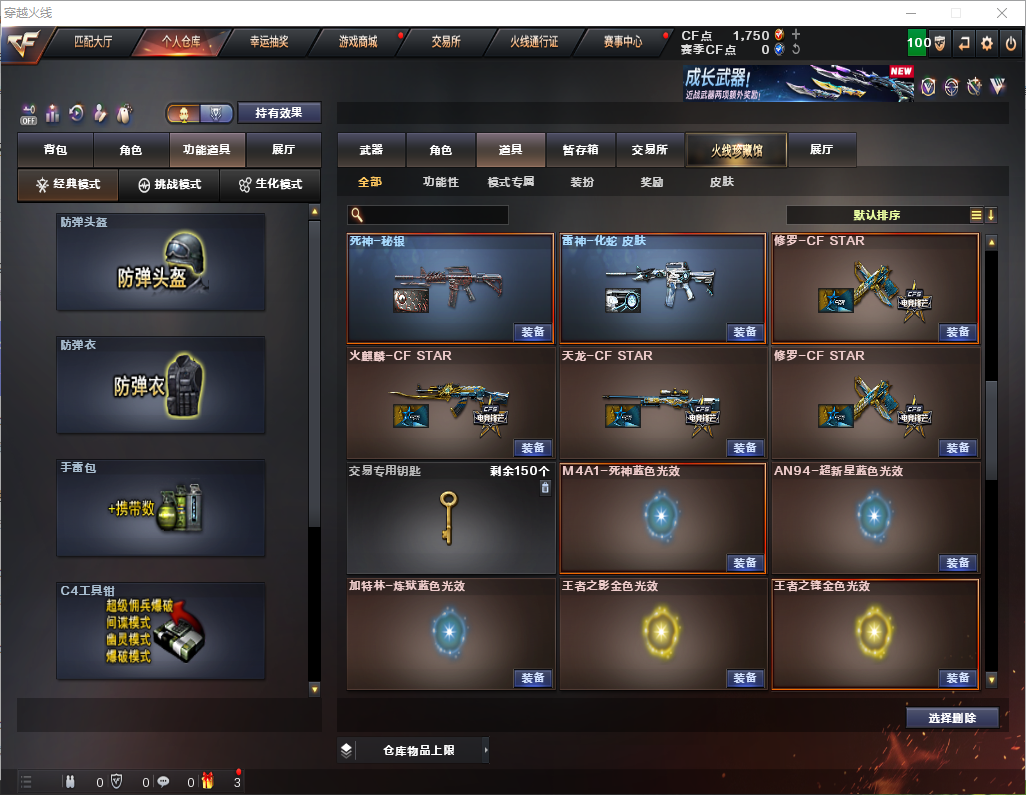Click the 选择删除 button
This screenshot has height=795, width=1026.
pyautogui.click(x=952, y=718)
